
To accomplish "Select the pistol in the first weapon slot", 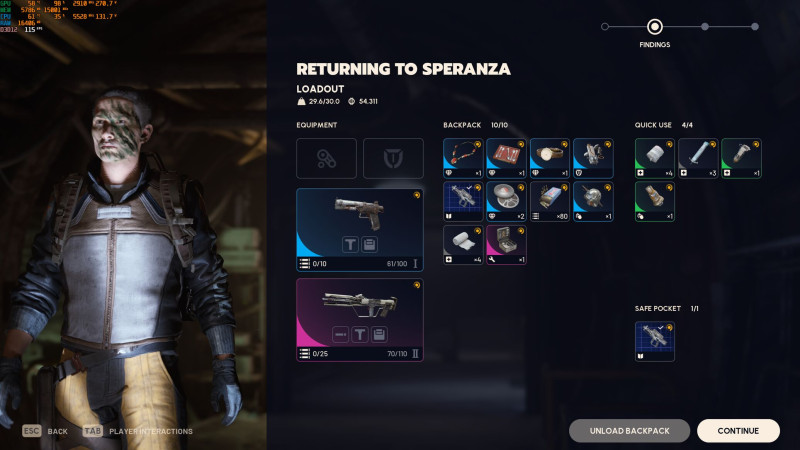I will coord(360,230).
